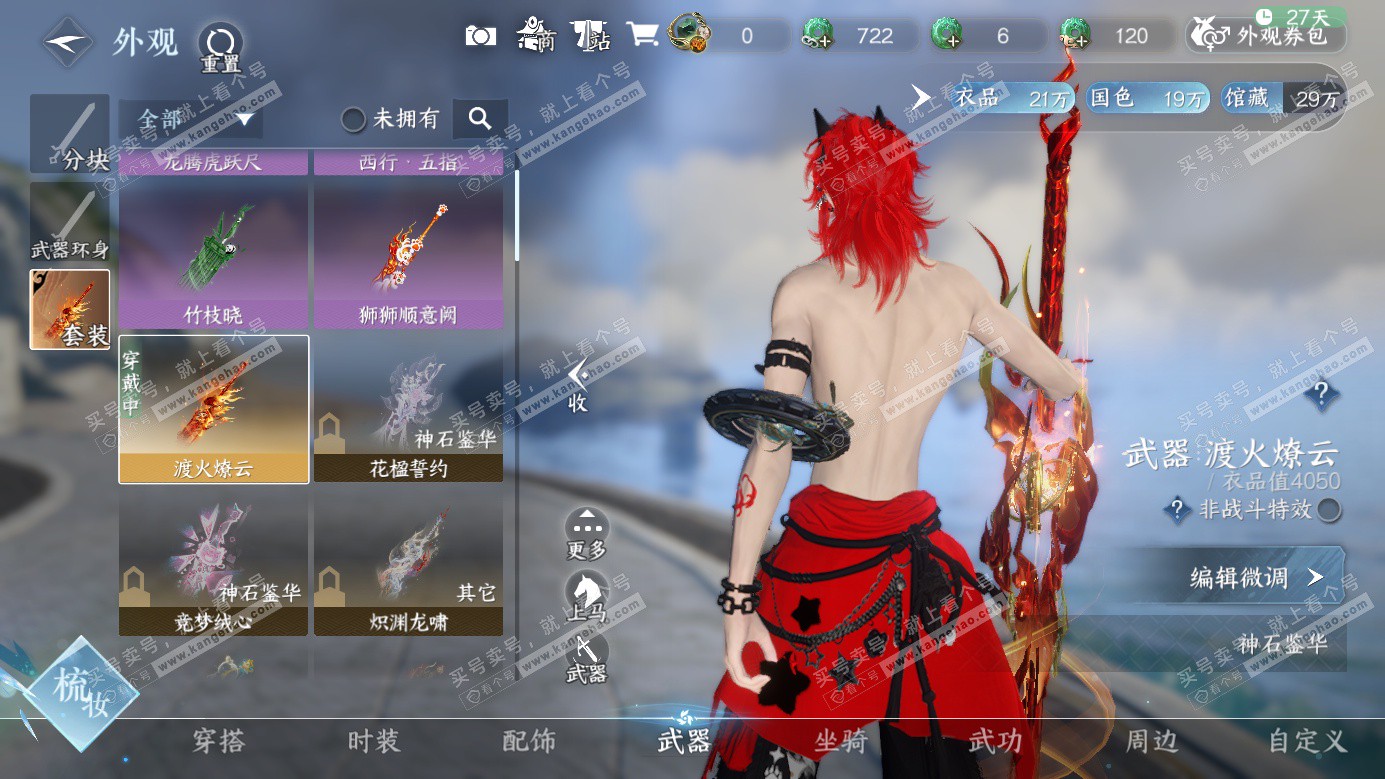Image resolution: width=1385 pixels, height=779 pixels.
Task: Toggle 非战斗特效 switch
Action: (x=1328, y=510)
